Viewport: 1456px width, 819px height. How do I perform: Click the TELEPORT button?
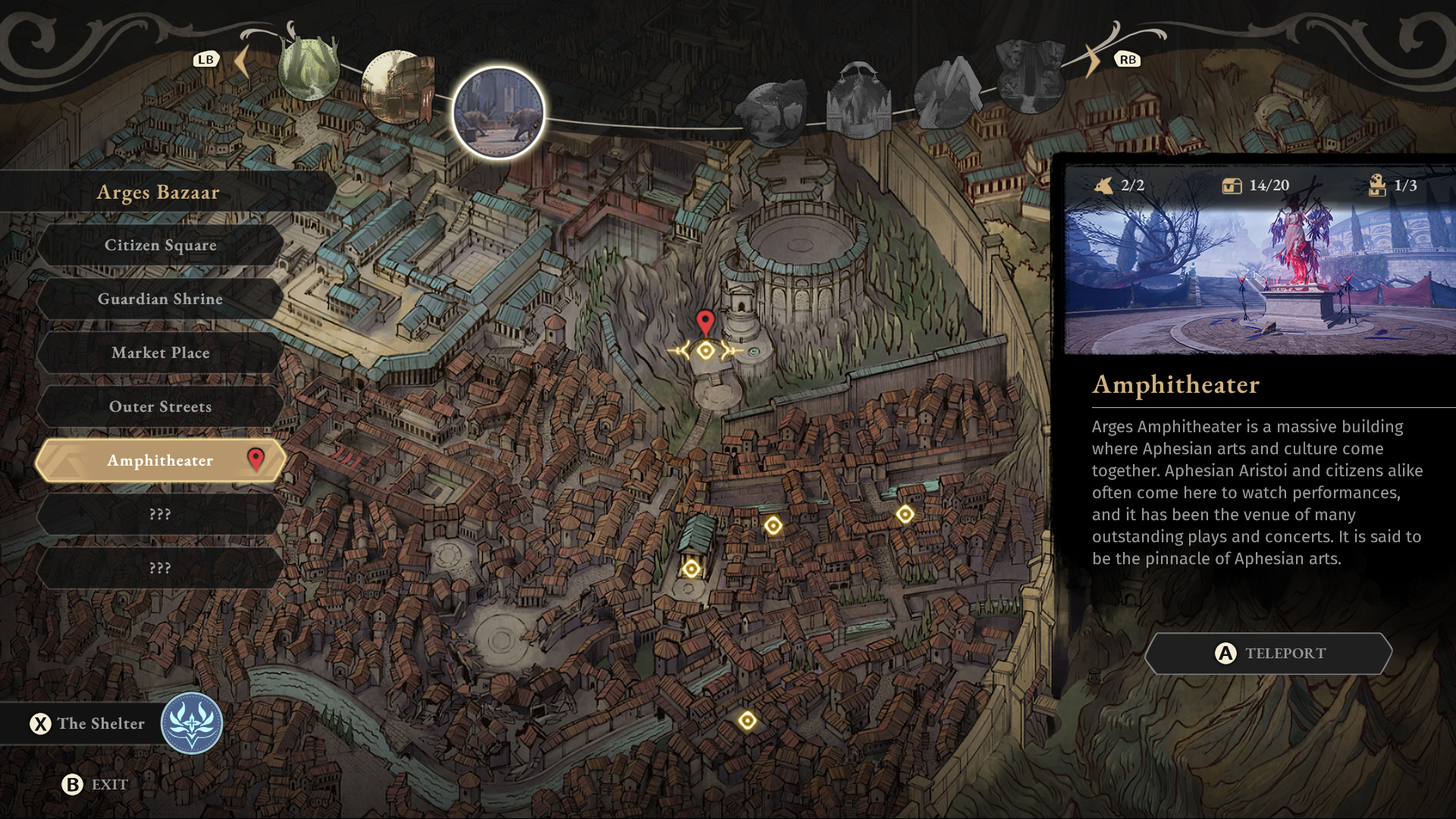[1269, 653]
